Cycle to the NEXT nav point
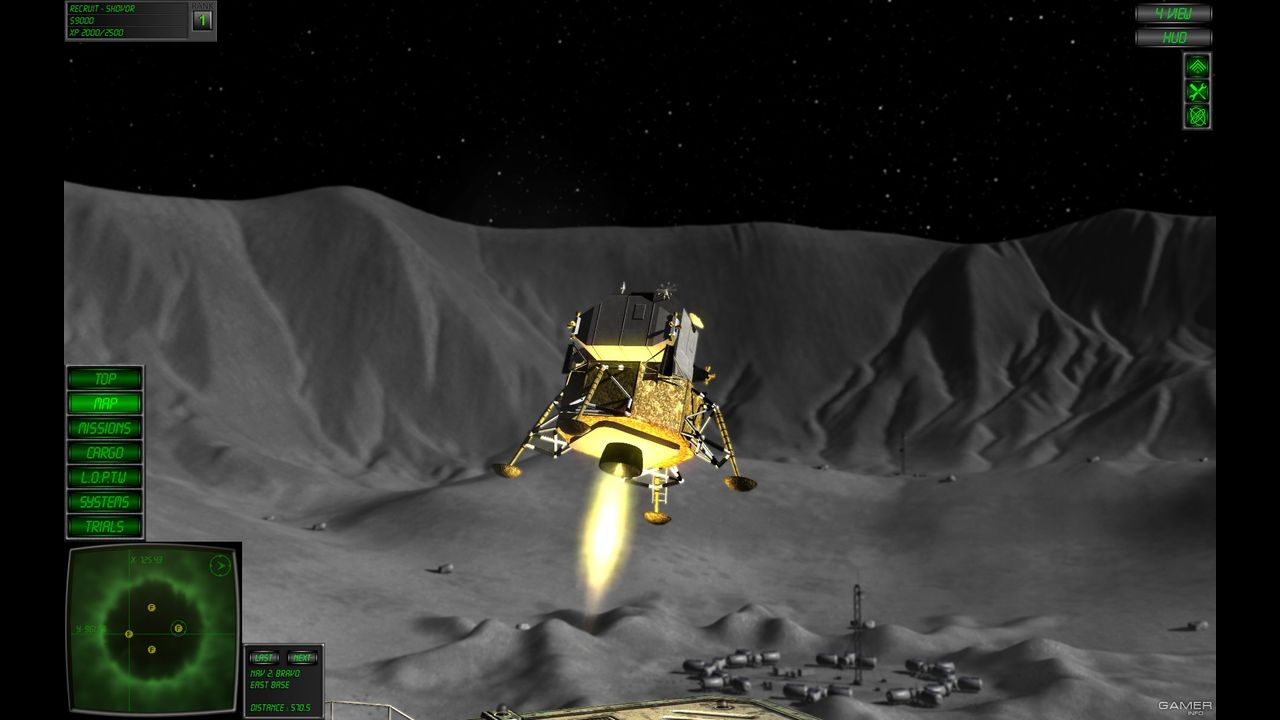The width and height of the screenshot is (1280, 720). click(x=302, y=658)
